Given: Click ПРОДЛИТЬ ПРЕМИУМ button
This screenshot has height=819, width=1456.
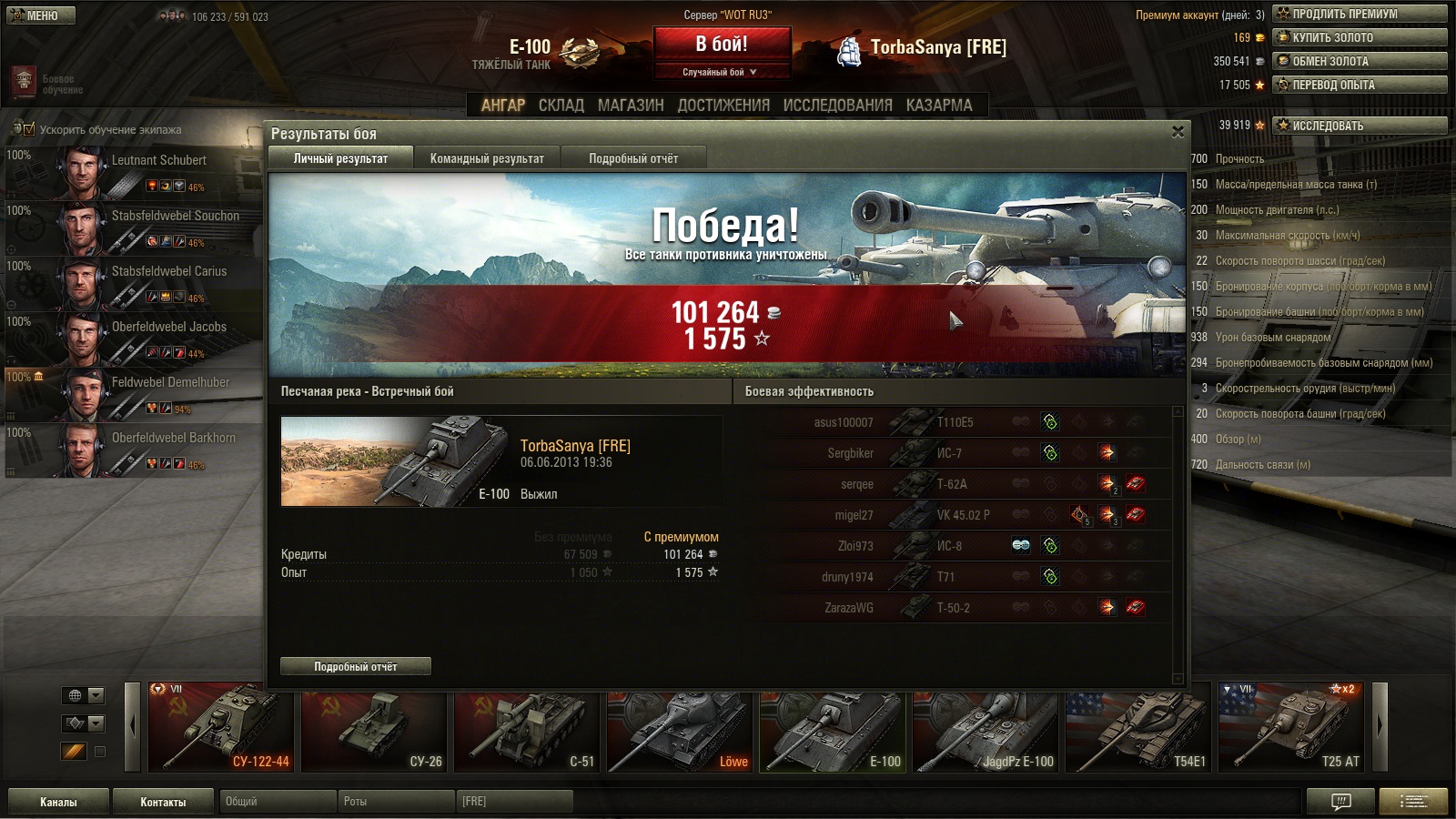Looking at the screenshot, I should tap(1360, 14).
